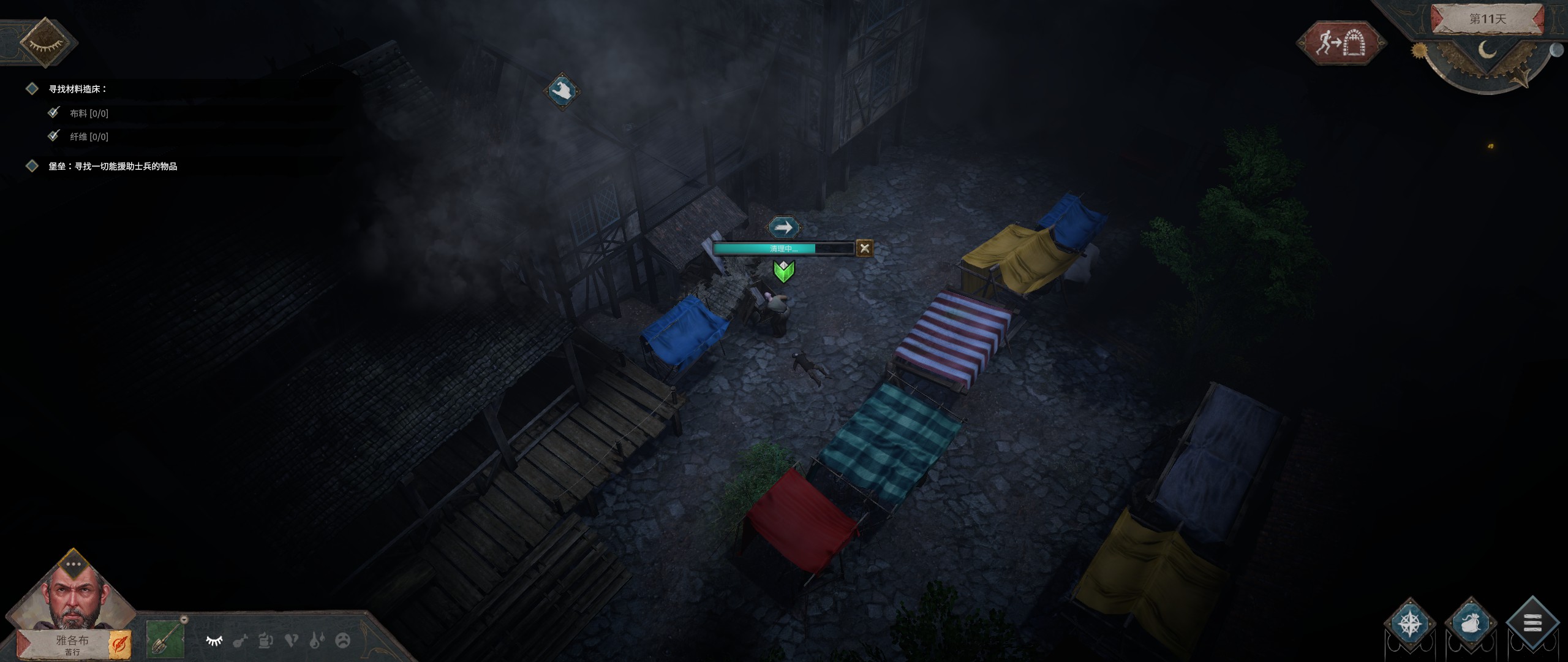The width and height of the screenshot is (1568, 662).
Task: Click the red feather quill badge
Action: (119, 644)
